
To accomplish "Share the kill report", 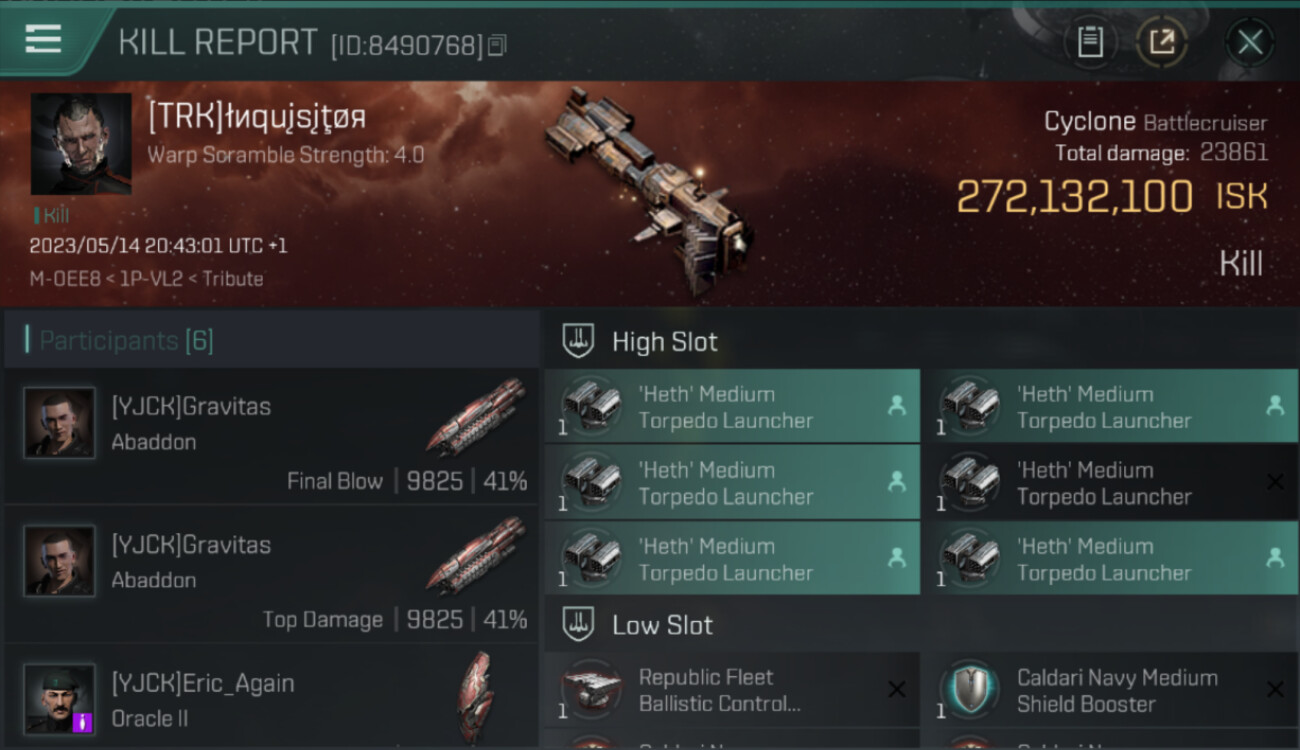I will [x=1161, y=42].
